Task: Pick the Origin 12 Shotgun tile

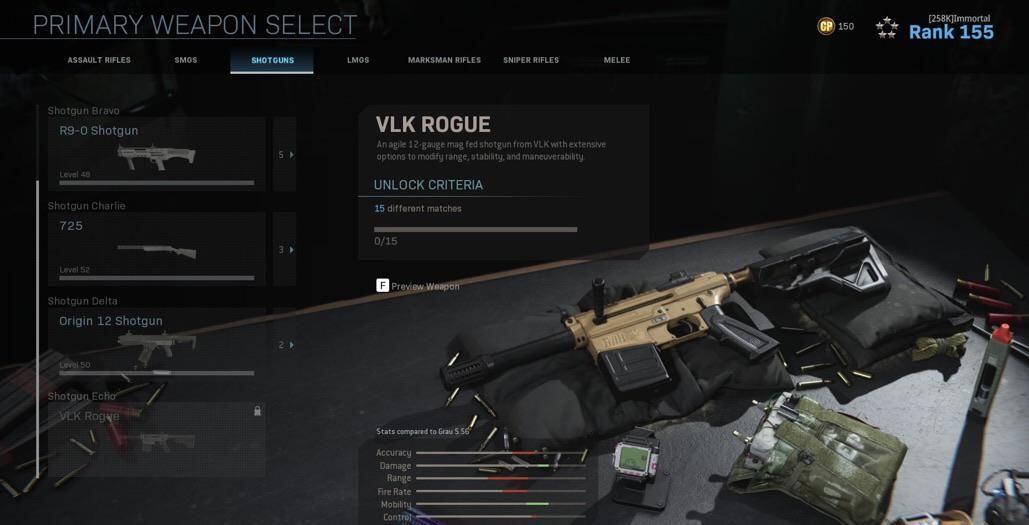Action: tap(157, 343)
